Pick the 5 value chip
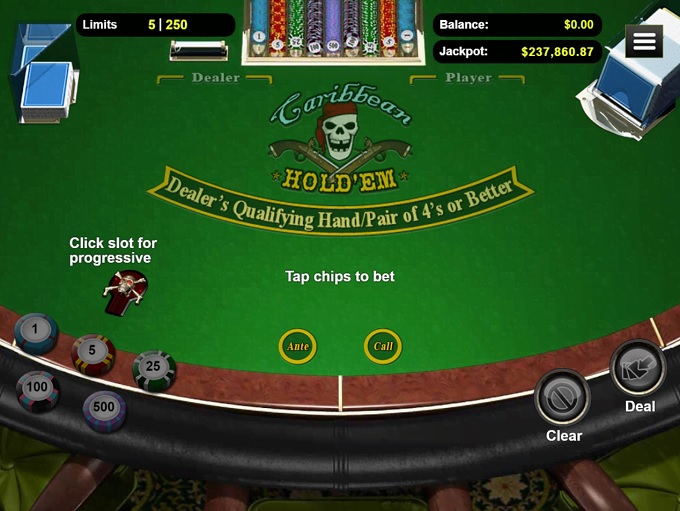The width and height of the screenshot is (680, 511). click(93, 353)
